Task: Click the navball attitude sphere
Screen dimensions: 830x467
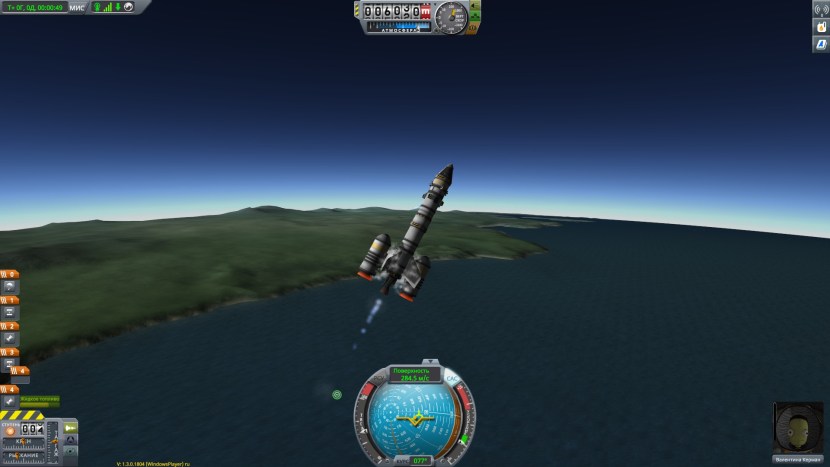Action: click(x=413, y=418)
